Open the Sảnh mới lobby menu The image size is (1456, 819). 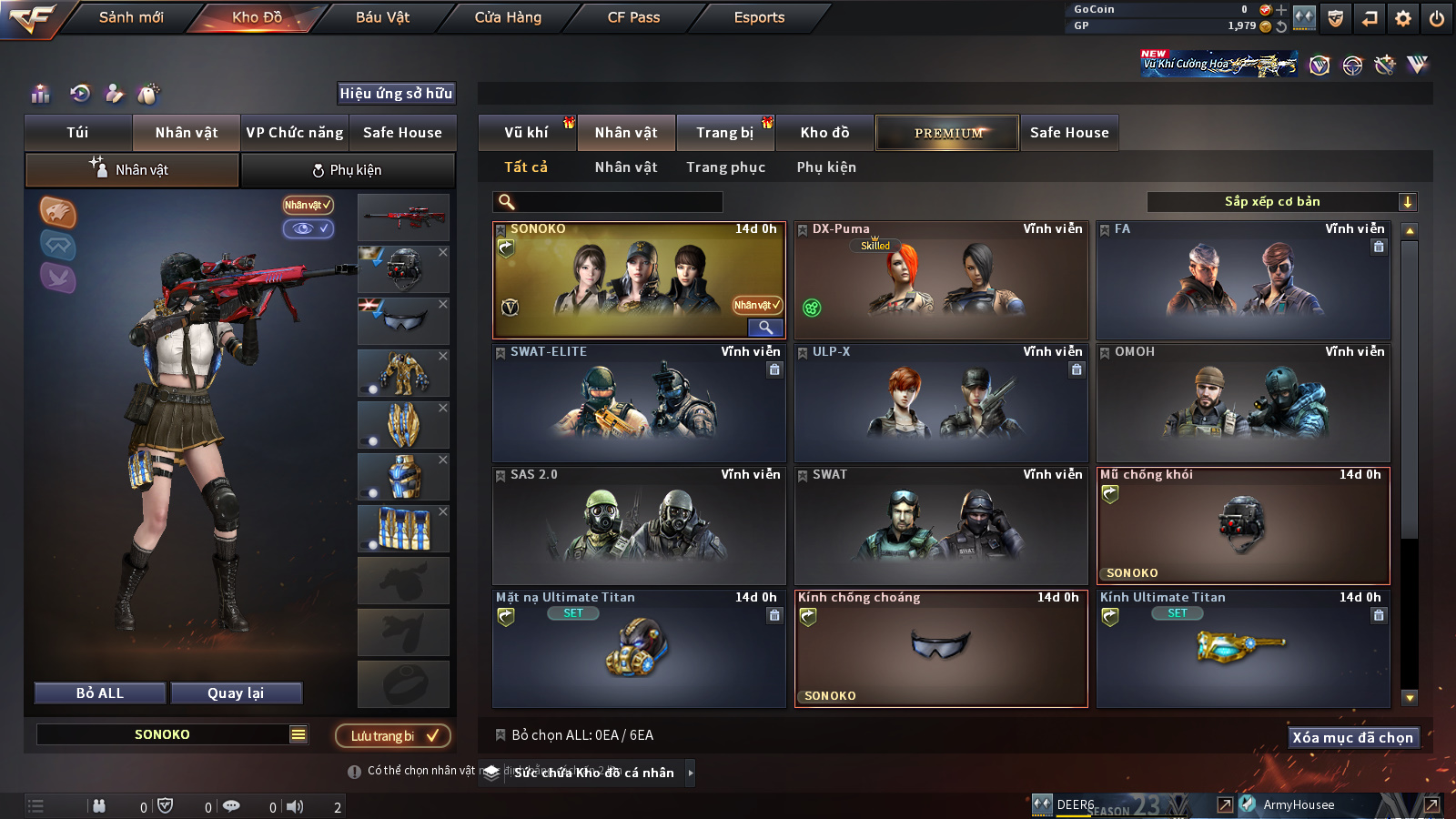(131, 17)
